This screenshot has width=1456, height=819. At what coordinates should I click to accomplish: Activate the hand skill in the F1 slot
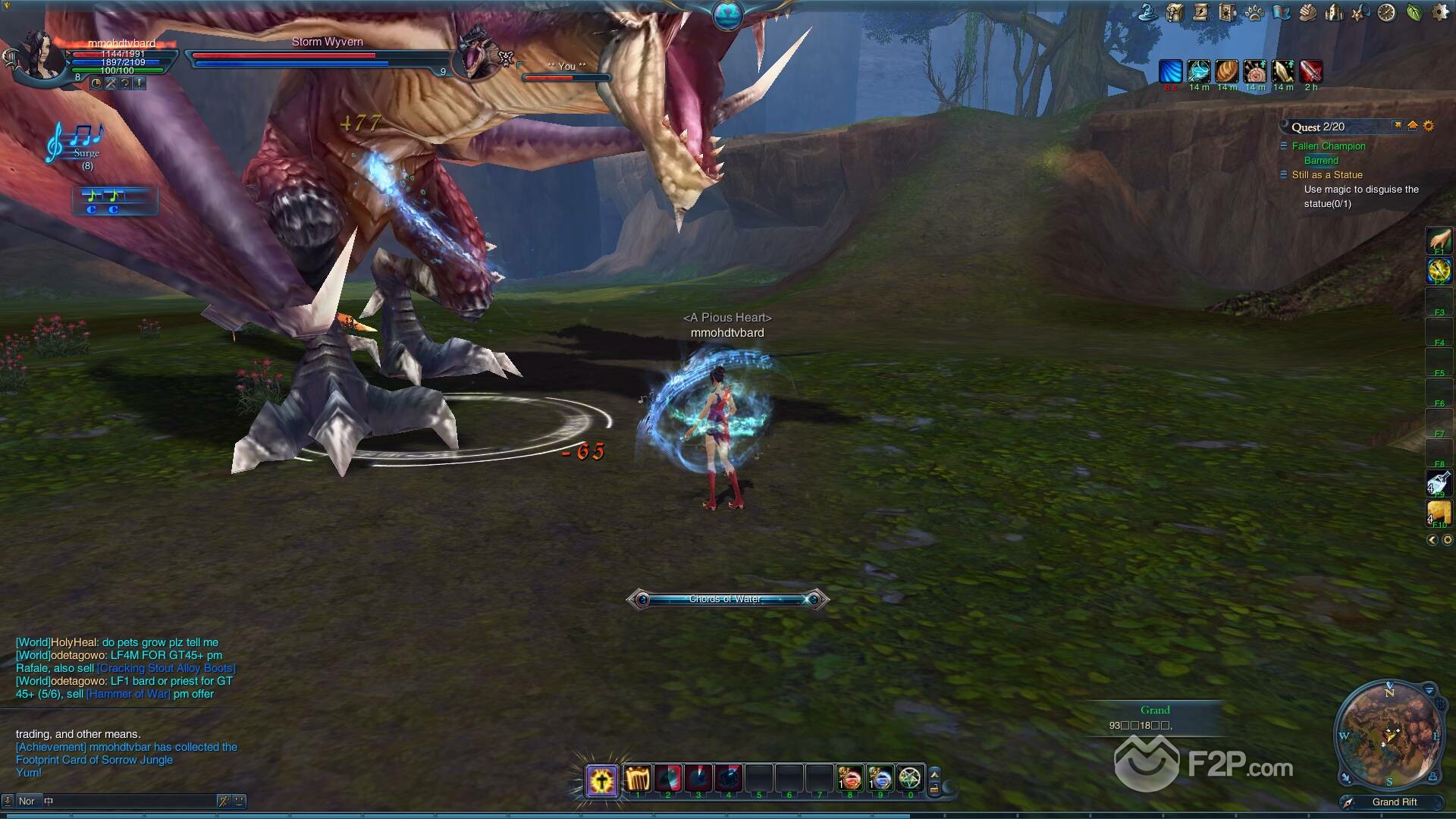coord(1439,240)
